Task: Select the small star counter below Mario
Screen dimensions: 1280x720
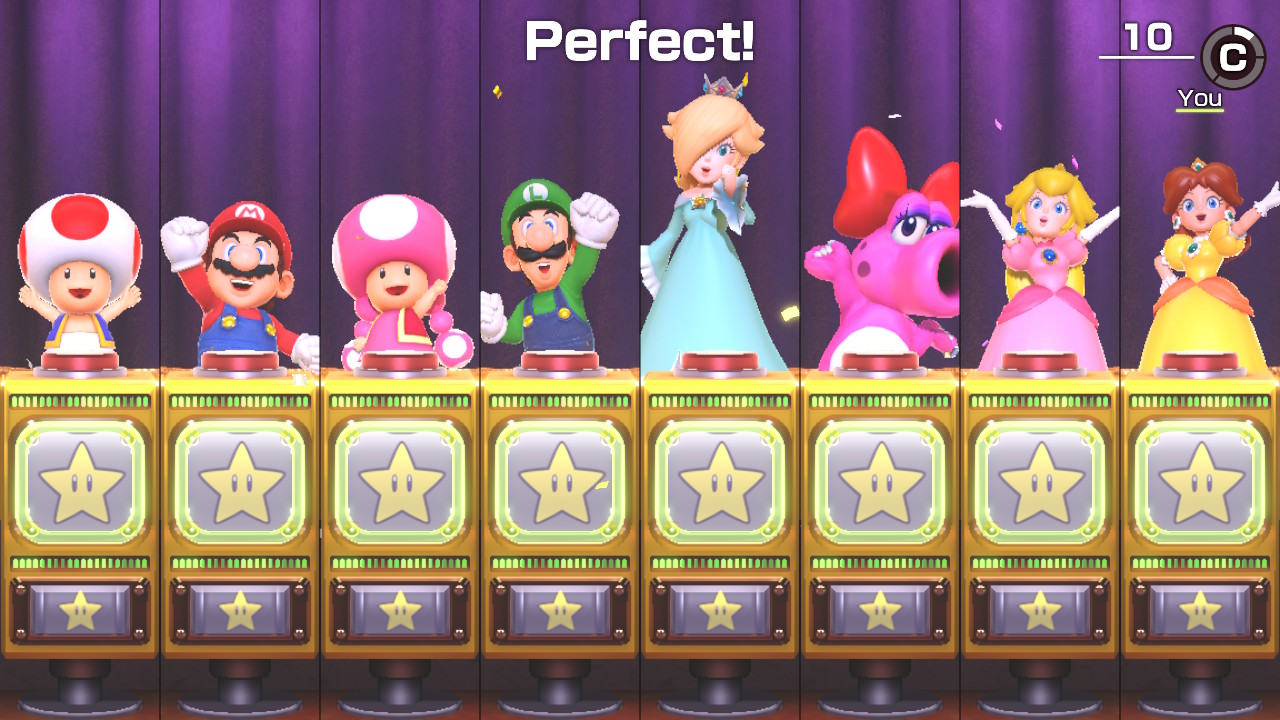Action: (x=240, y=605)
